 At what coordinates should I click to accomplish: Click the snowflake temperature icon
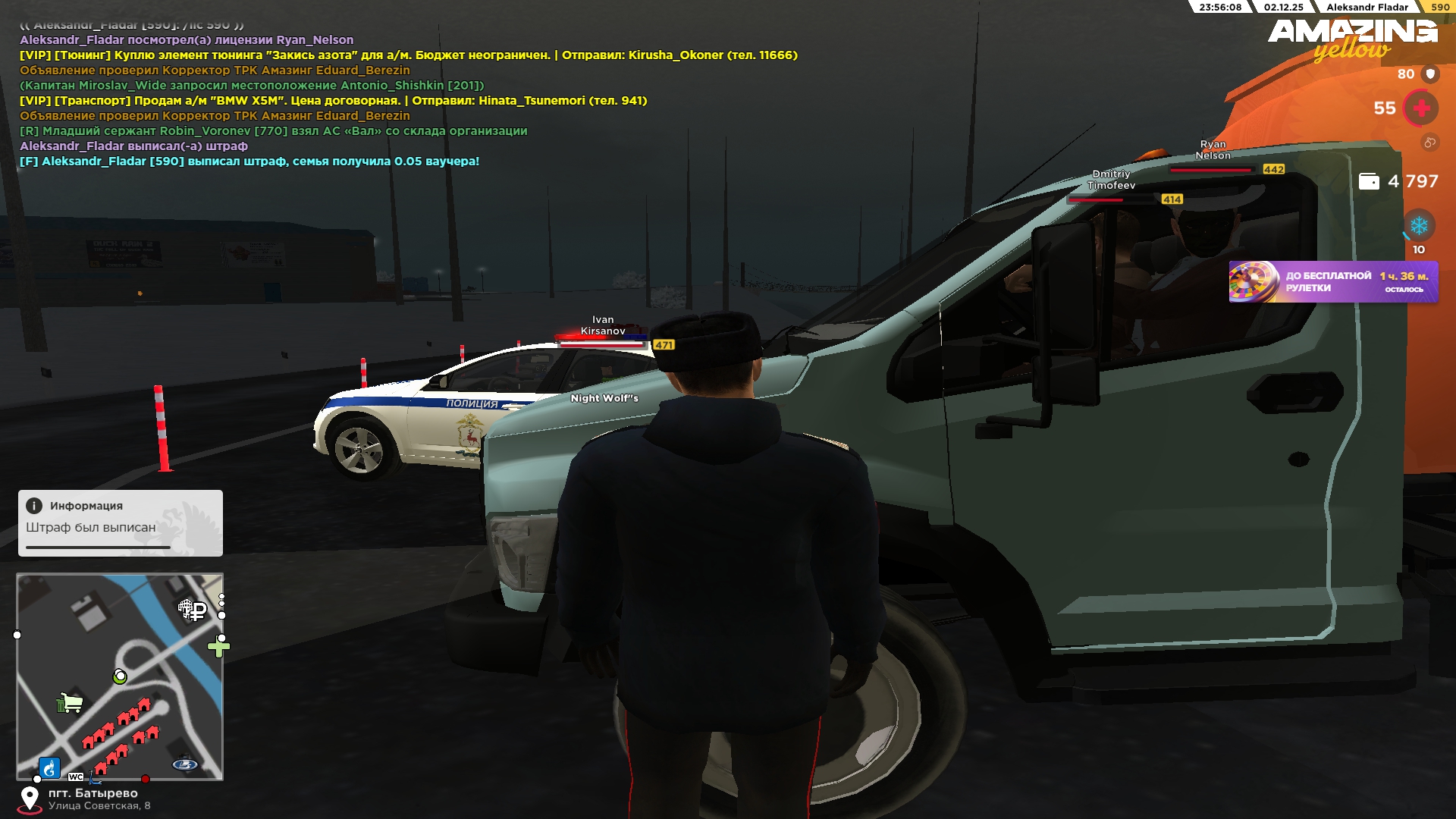1418,226
